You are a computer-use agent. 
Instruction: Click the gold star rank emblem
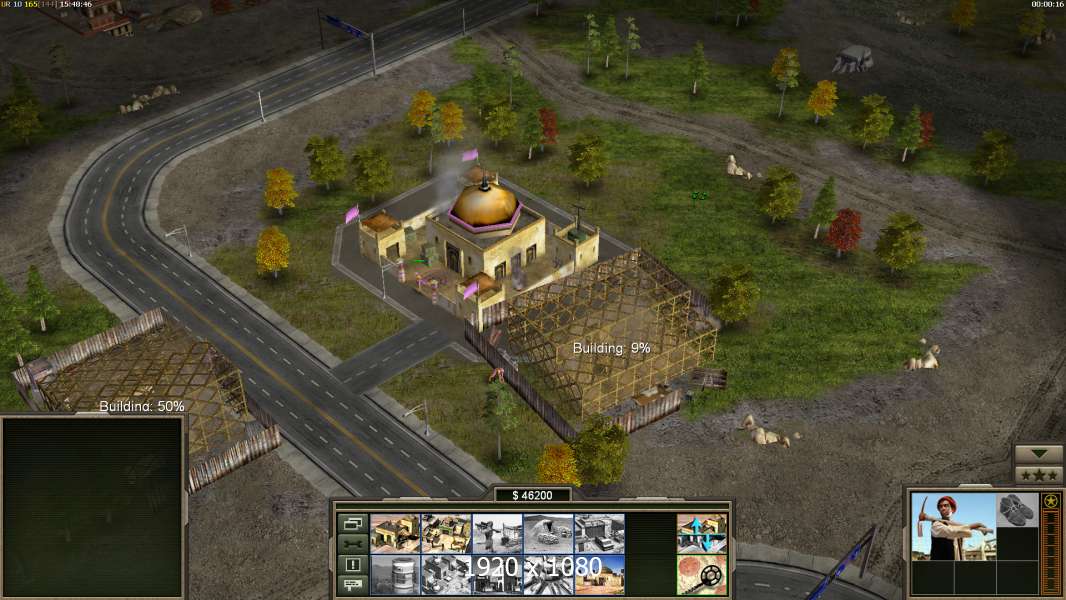(1050, 501)
